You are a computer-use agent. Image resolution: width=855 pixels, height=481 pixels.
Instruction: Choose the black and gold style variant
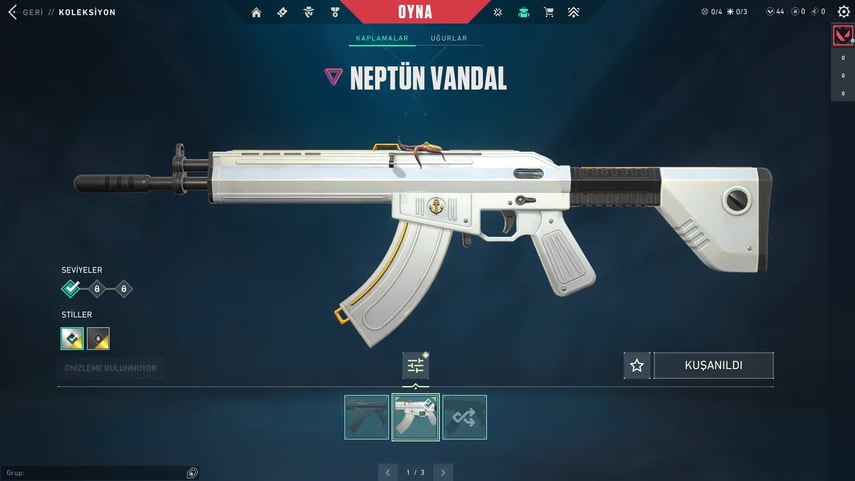tap(98, 338)
